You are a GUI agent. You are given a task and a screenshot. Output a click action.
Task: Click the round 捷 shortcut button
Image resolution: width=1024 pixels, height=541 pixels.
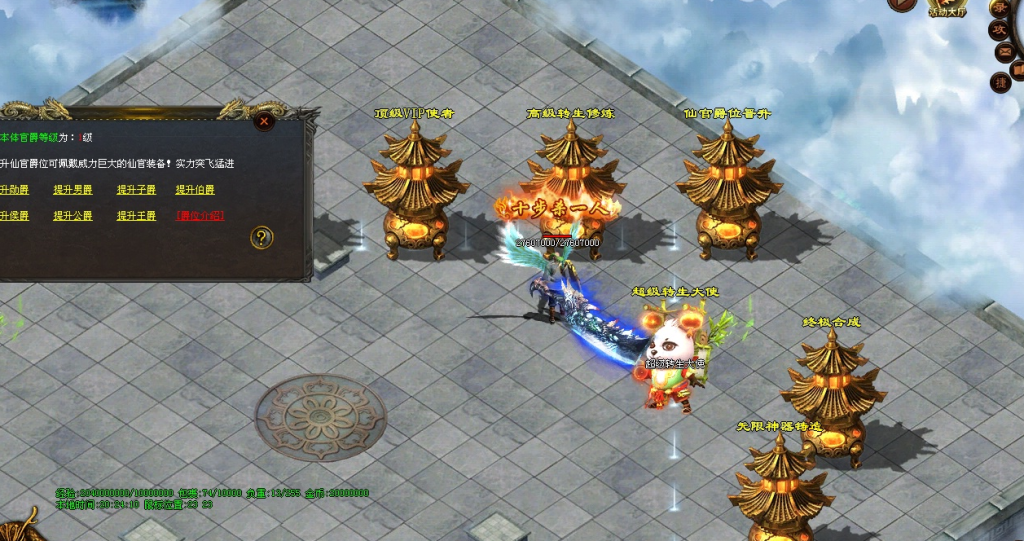(x=1000, y=82)
